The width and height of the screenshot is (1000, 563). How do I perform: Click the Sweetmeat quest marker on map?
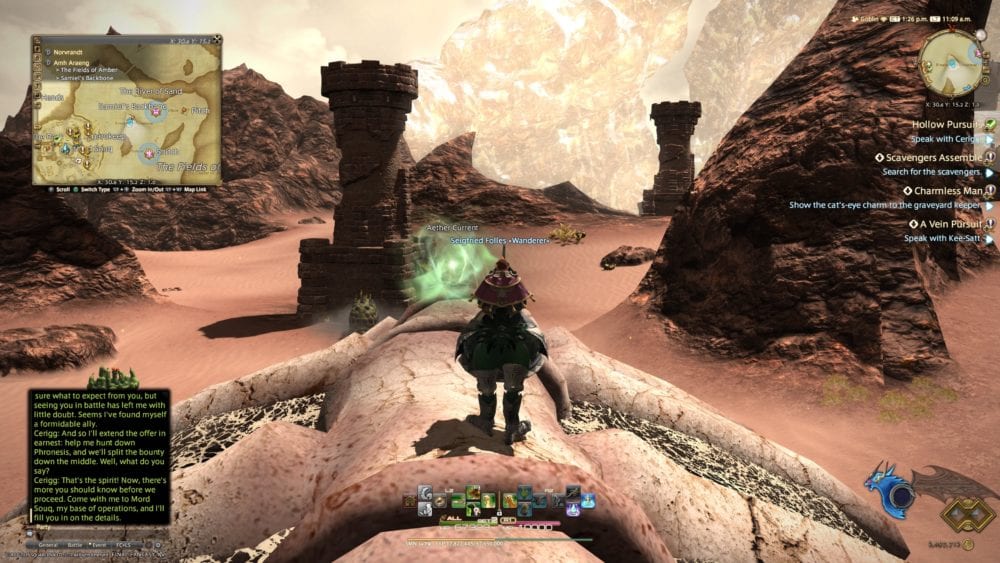click(x=149, y=153)
